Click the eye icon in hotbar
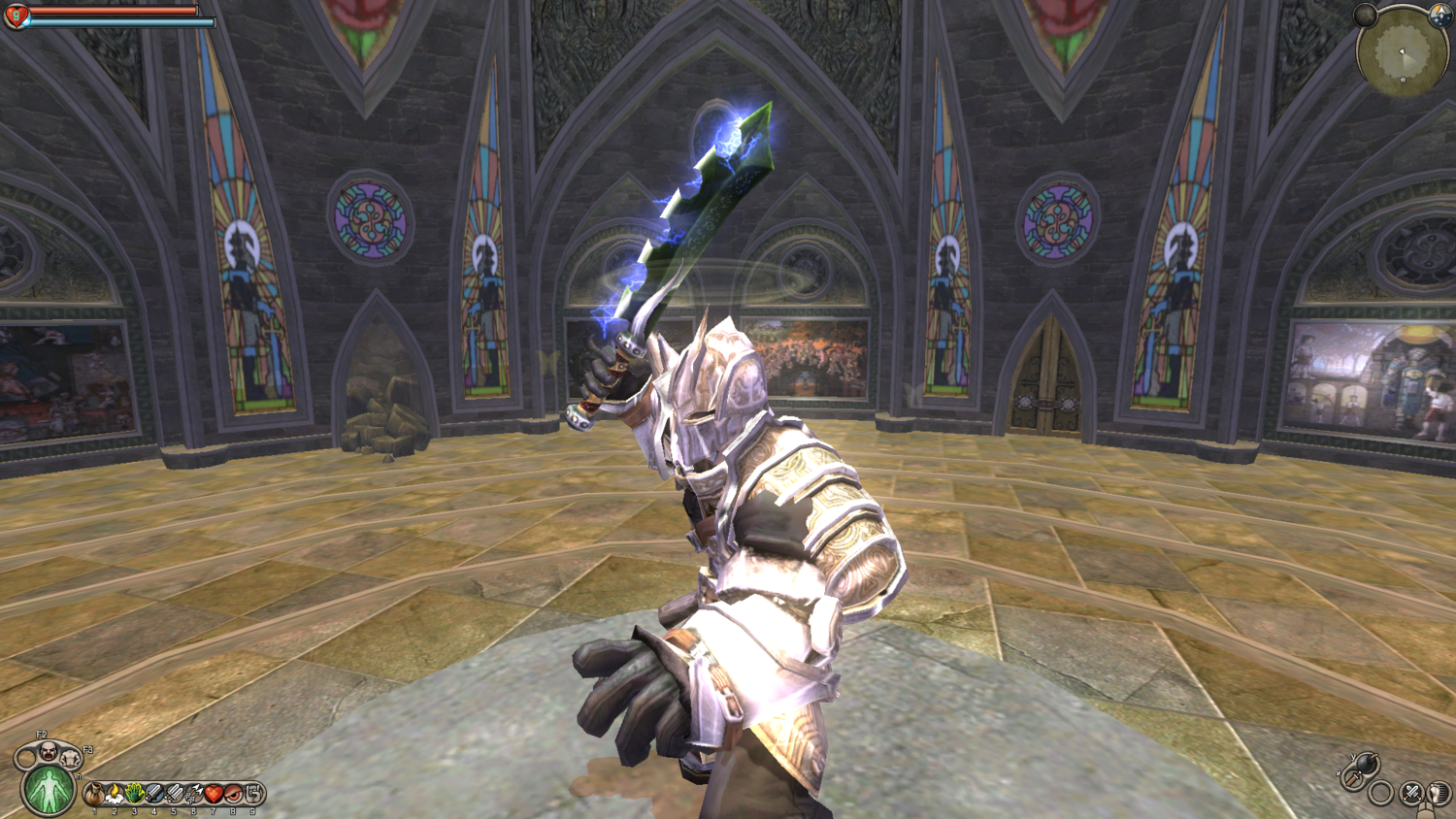The height and width of the screenshot is (819, 1456). click(x=234, y=795)
